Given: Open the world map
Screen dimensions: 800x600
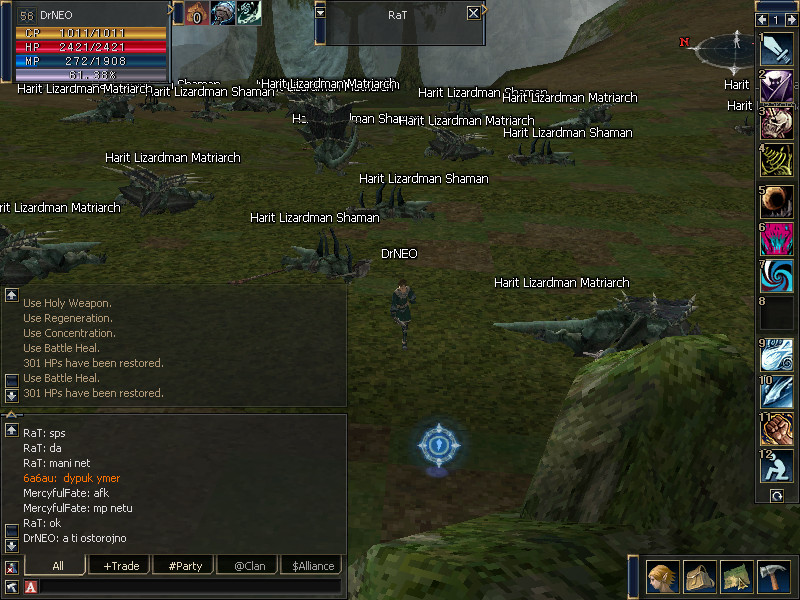Looking at the screenshot, I should (x=737, y=577).
